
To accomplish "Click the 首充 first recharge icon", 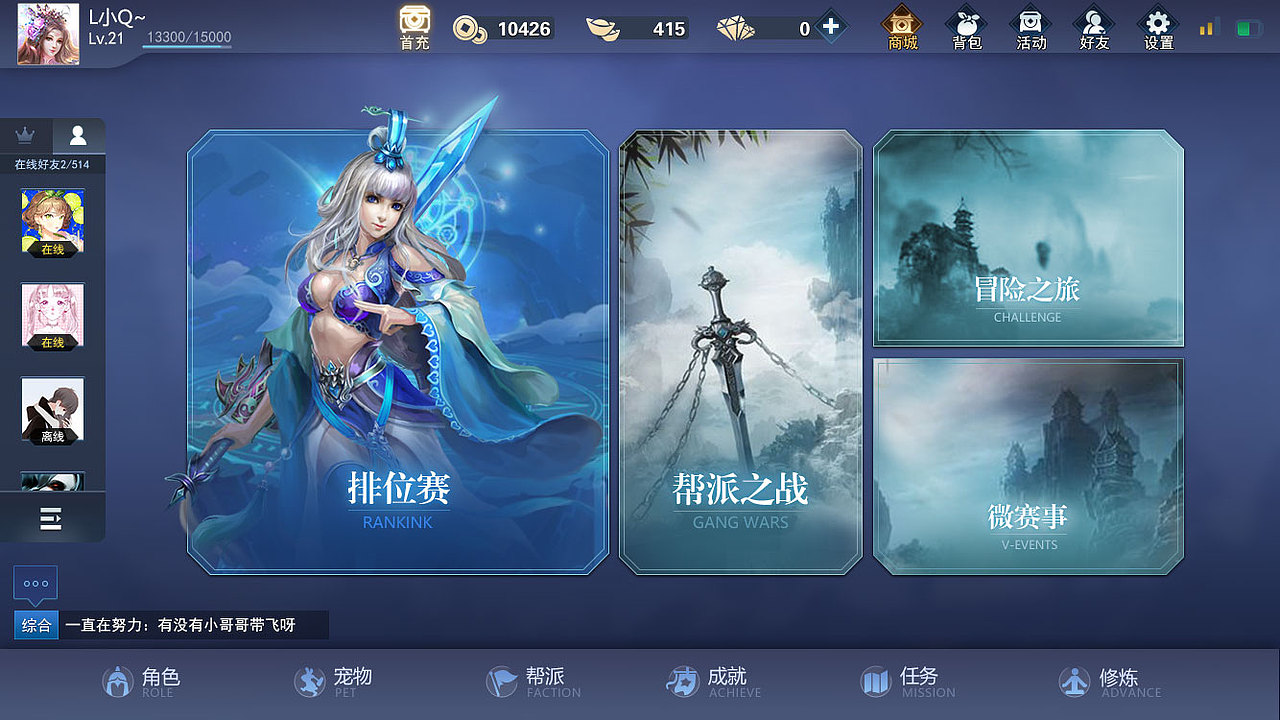I will pos(413,27).
